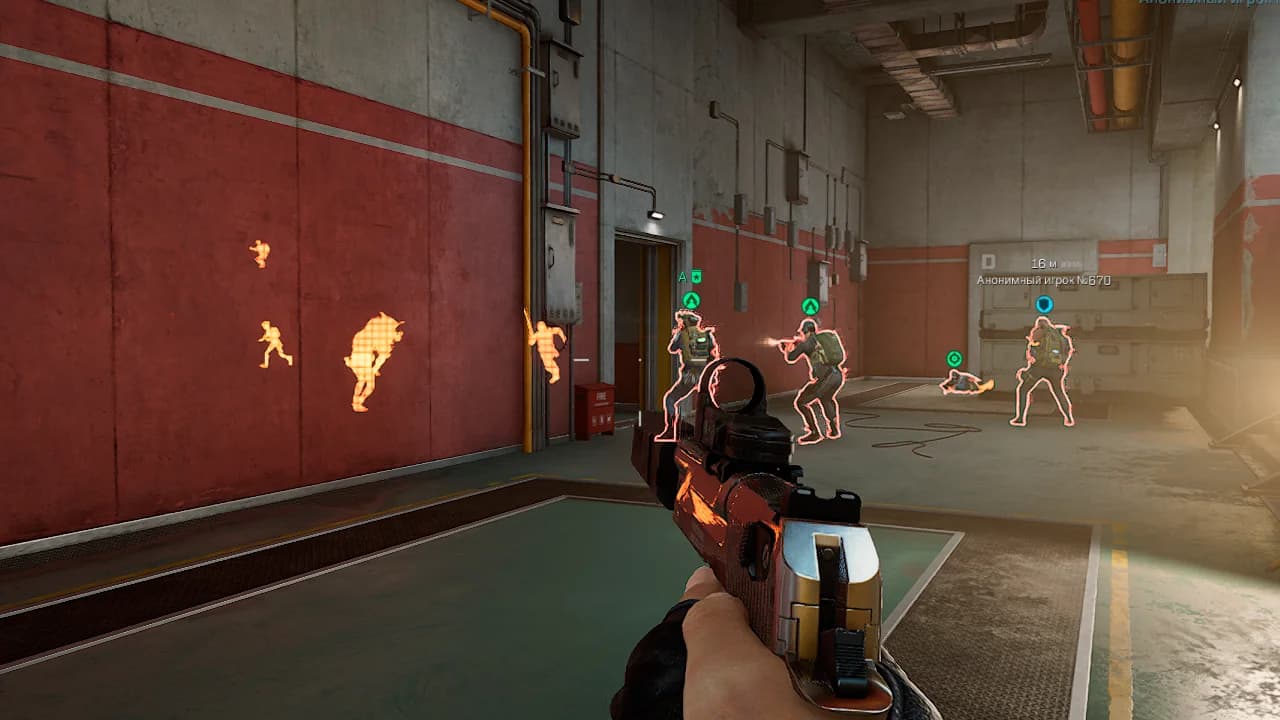The height and width of the screenshot is (720, 1280).
Task: Select the star badge beside marker A
Action: pyautogui.click(x=696, y=276)
